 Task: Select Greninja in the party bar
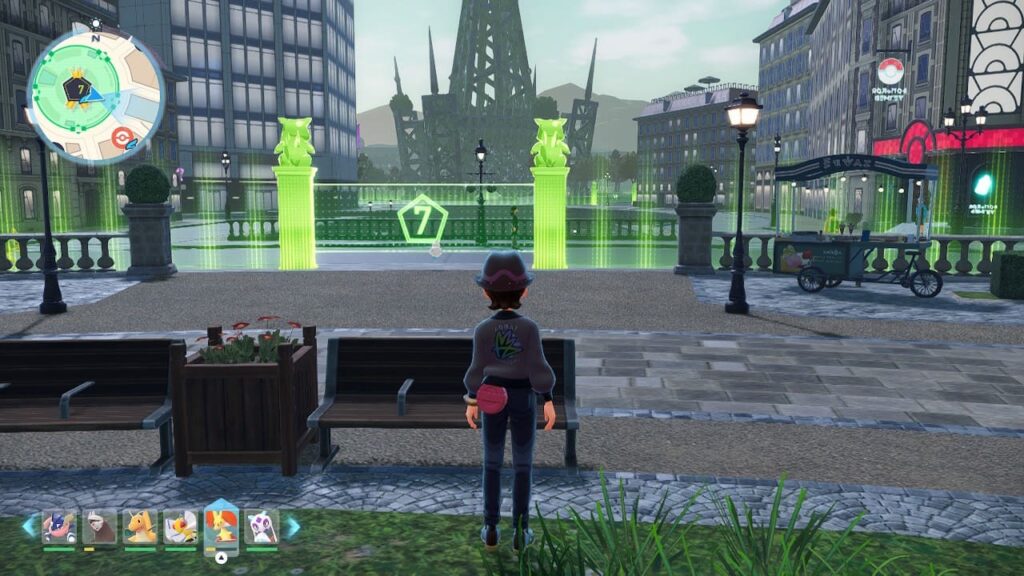click(58, 526)
